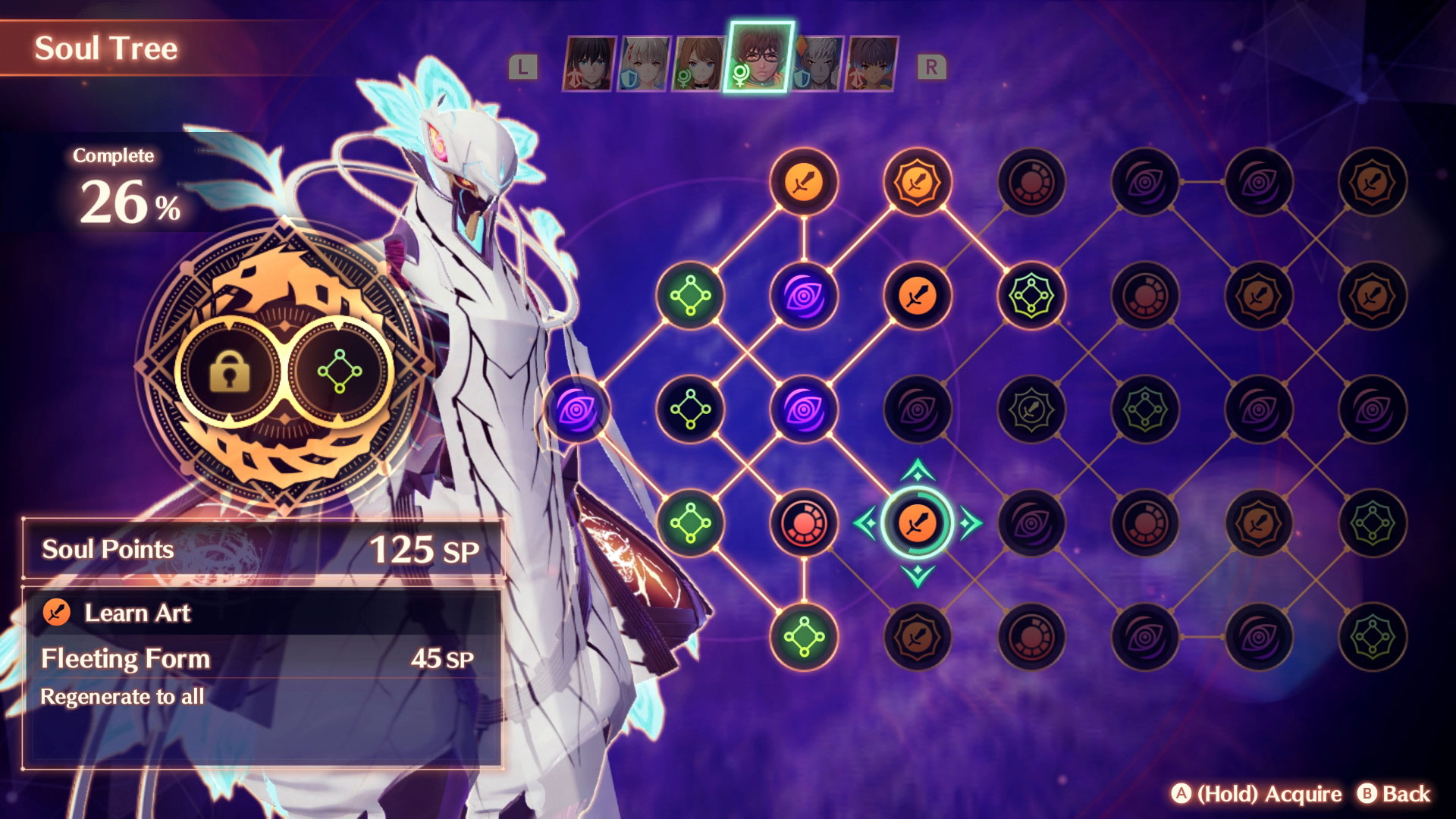Click the padlock icon in the golden emblem

click(231, 372)
